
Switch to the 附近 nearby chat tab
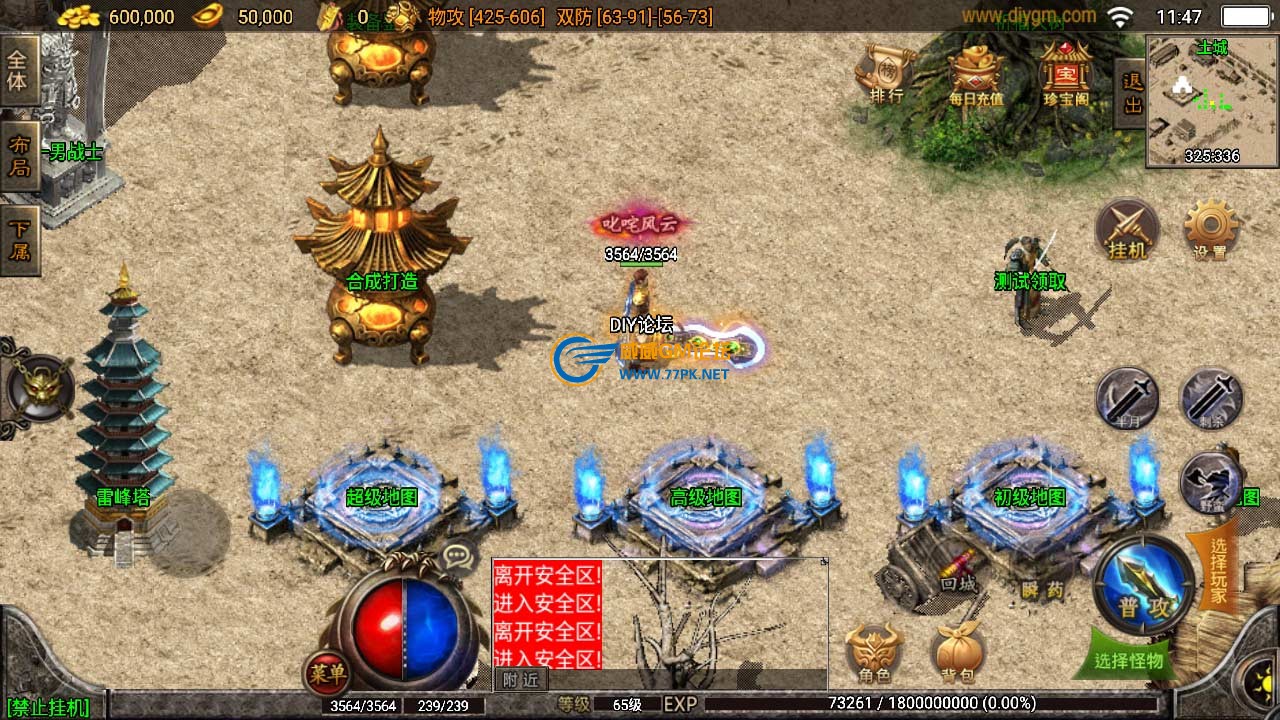(520, 680)
